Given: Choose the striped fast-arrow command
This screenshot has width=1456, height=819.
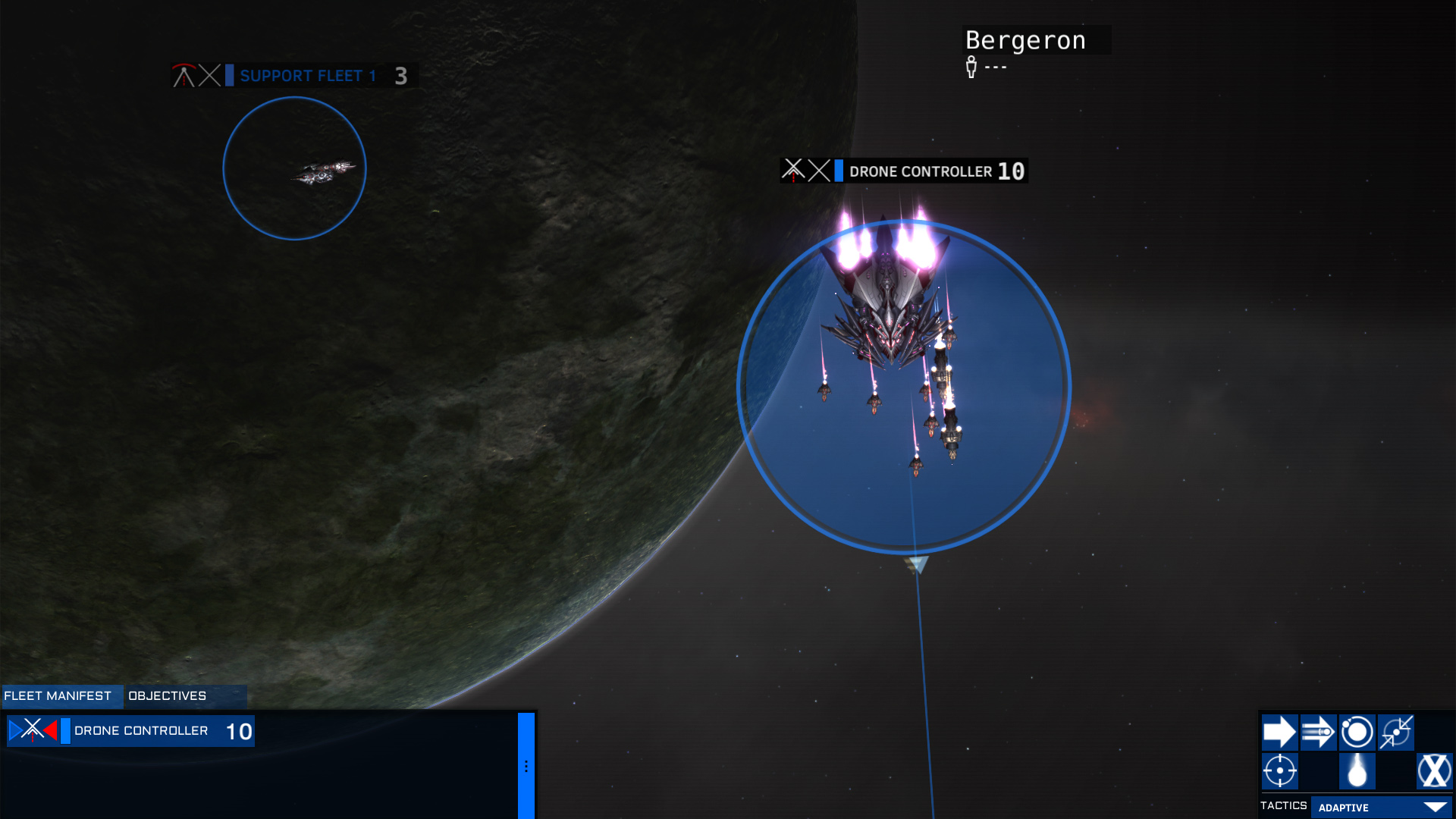Looking at the screenshot, I should pos(1318,733).
